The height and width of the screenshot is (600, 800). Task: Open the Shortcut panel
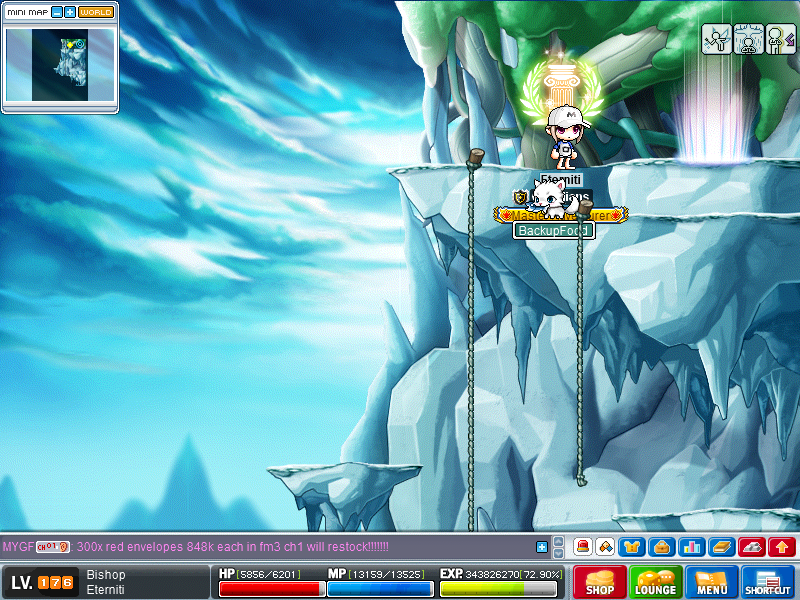click(x=768, y=582)
